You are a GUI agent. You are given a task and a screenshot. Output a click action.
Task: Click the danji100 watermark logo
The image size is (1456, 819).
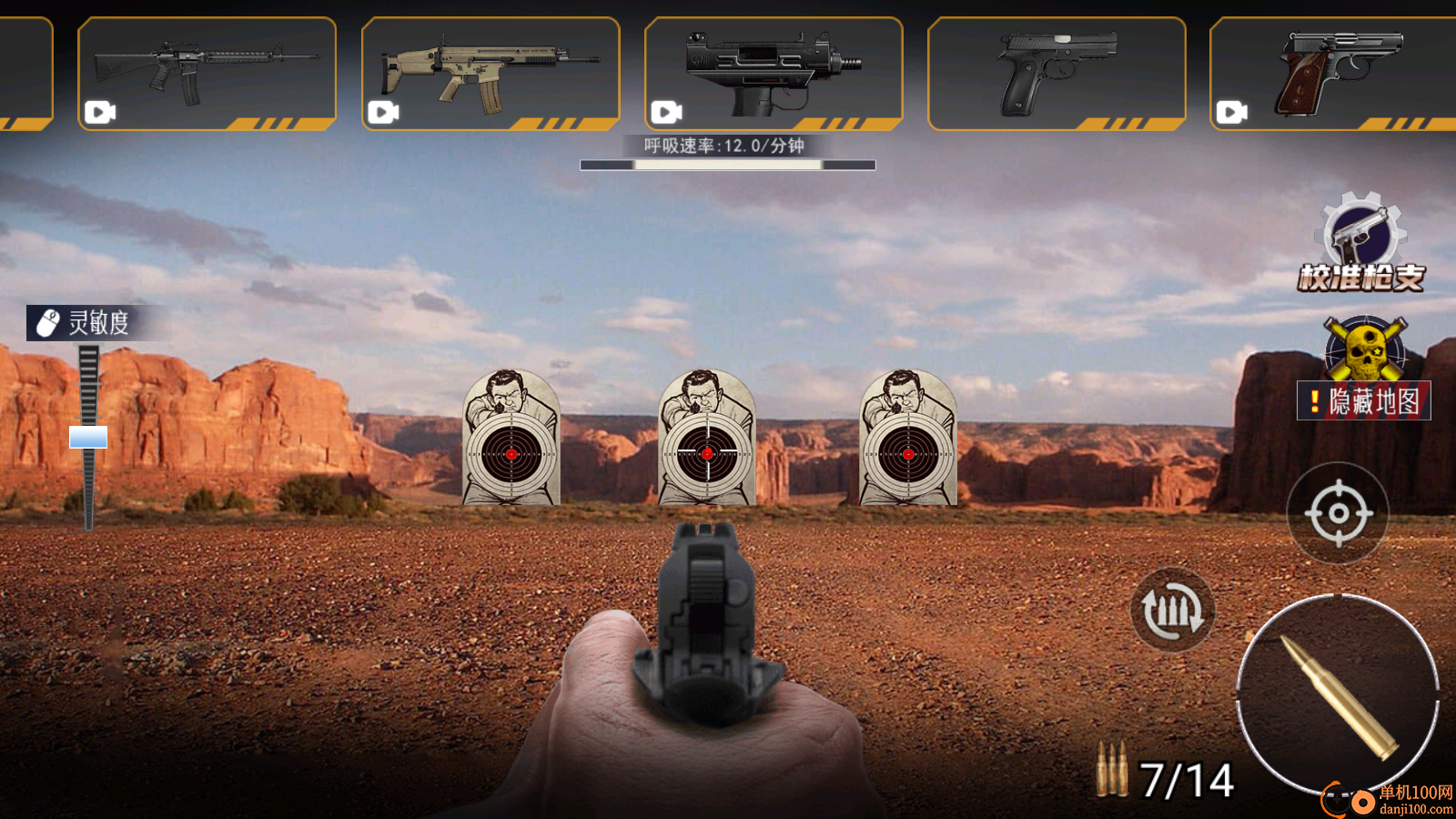(x=1390, y=799)
